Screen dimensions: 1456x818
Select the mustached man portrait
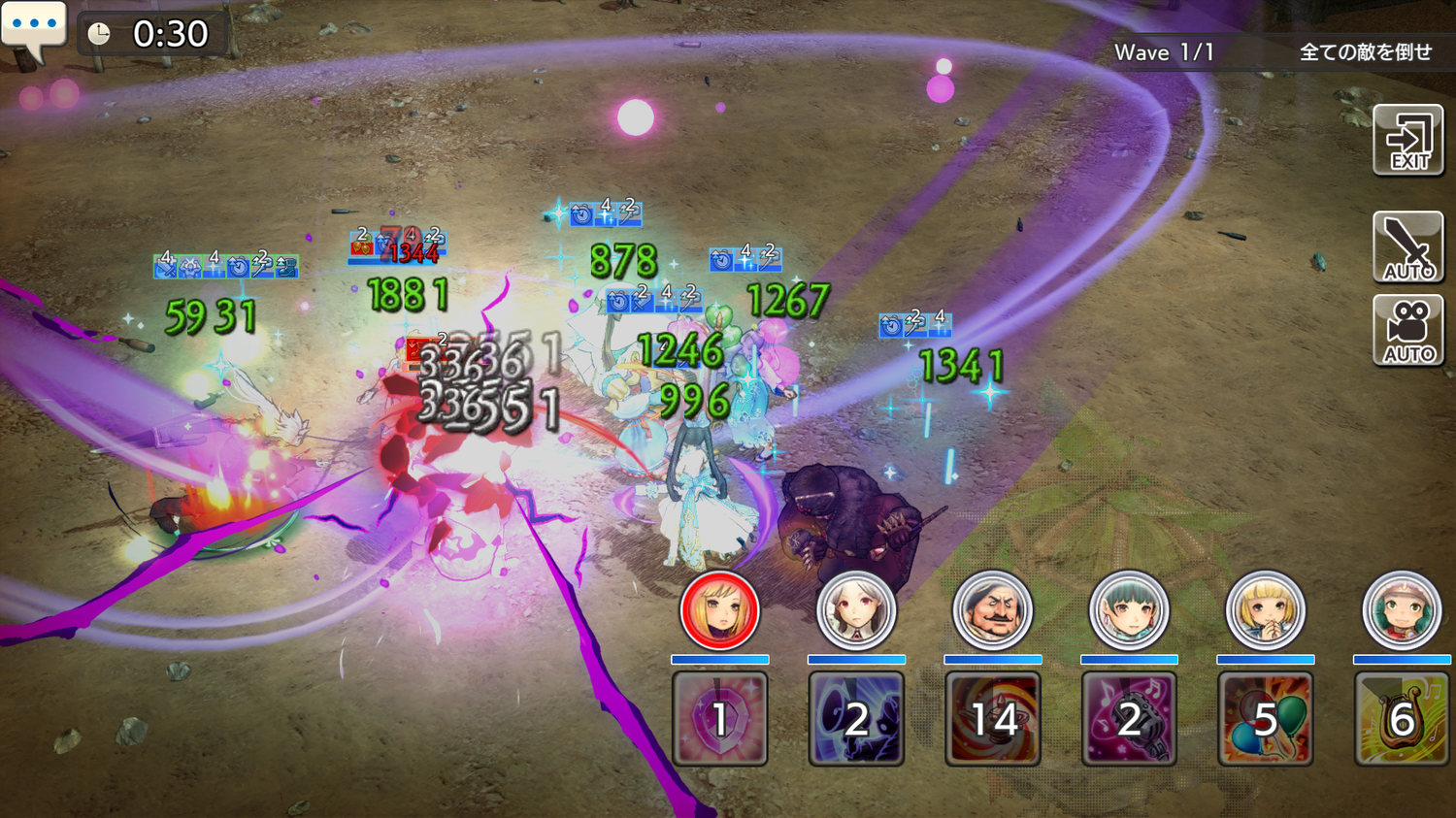(992, 610)
